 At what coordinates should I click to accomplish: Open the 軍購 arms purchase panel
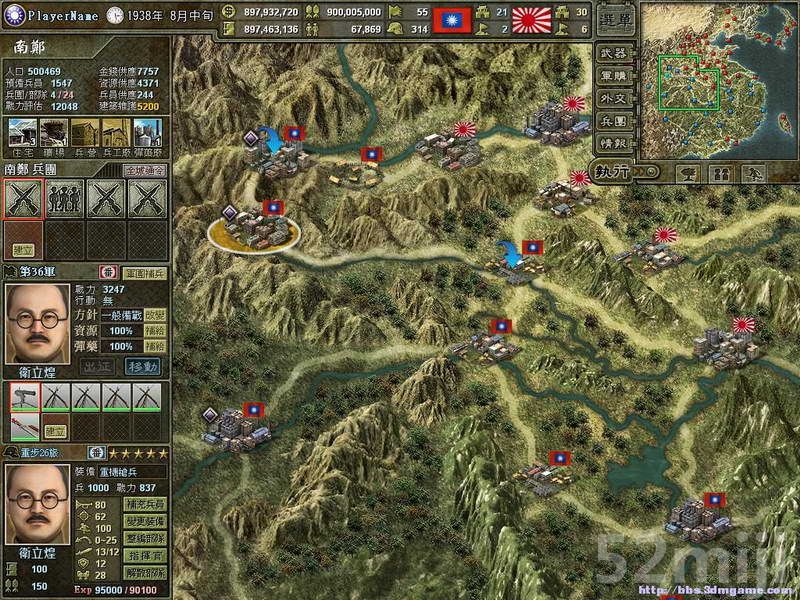click(611, 76)
